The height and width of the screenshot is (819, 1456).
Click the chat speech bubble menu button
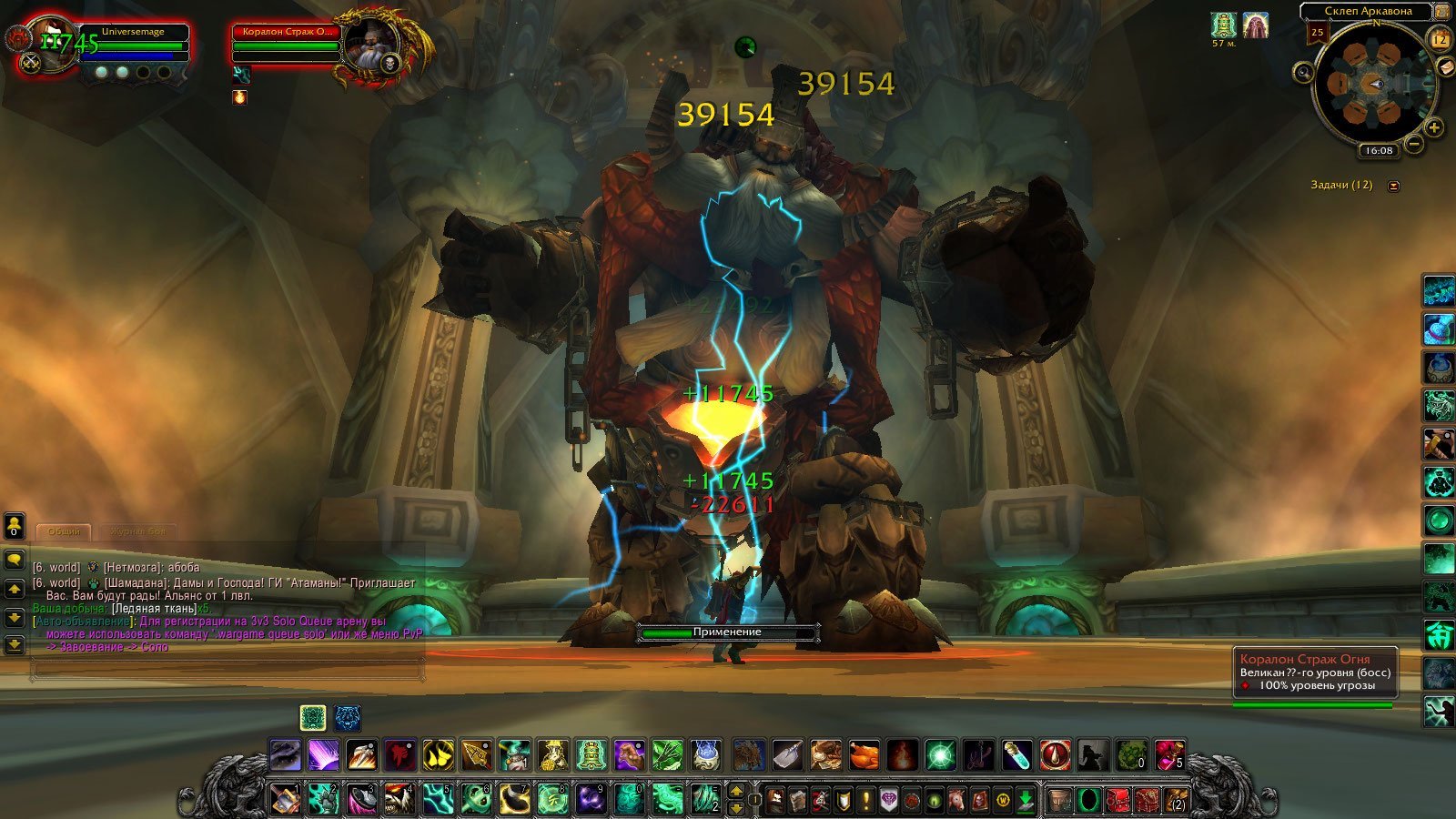14,559
